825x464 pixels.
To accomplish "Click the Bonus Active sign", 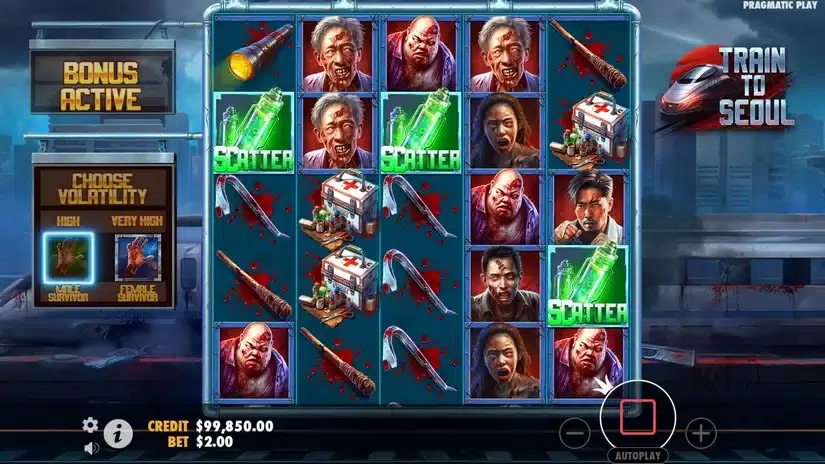I will pos(101,86).
